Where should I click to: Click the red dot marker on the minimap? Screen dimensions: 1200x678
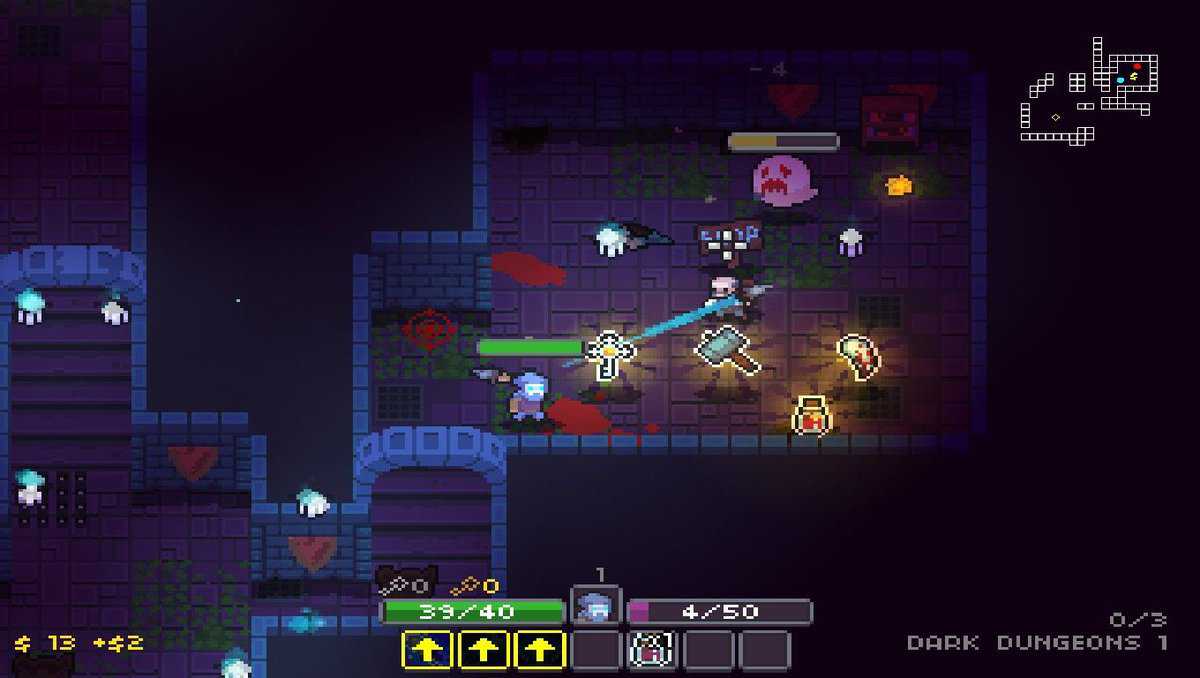tap(1137, 66)
